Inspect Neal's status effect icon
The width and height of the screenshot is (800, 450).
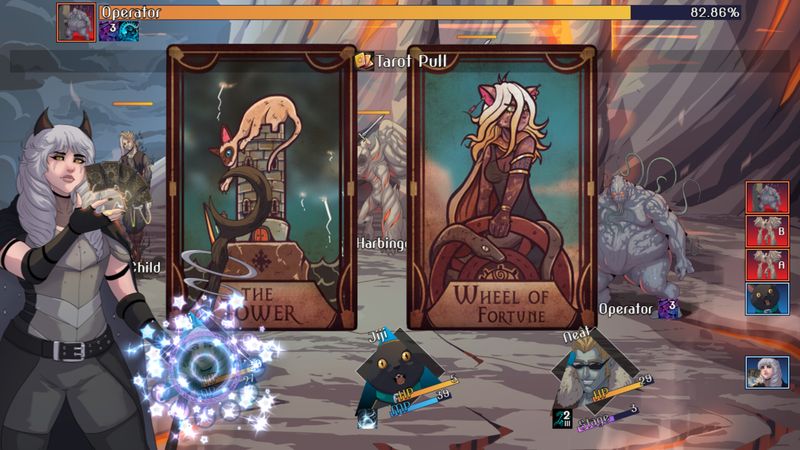(563, 418)
